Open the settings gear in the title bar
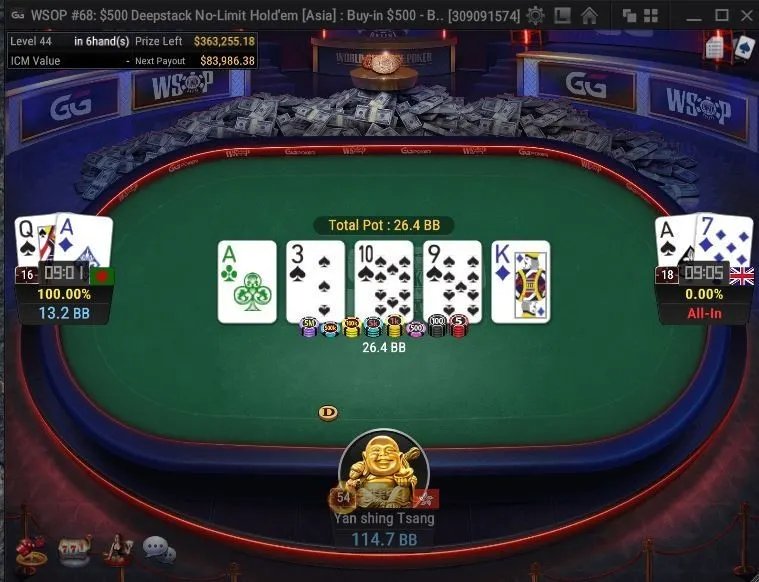Viewport: 759px width, 582px height. point(536,15)
